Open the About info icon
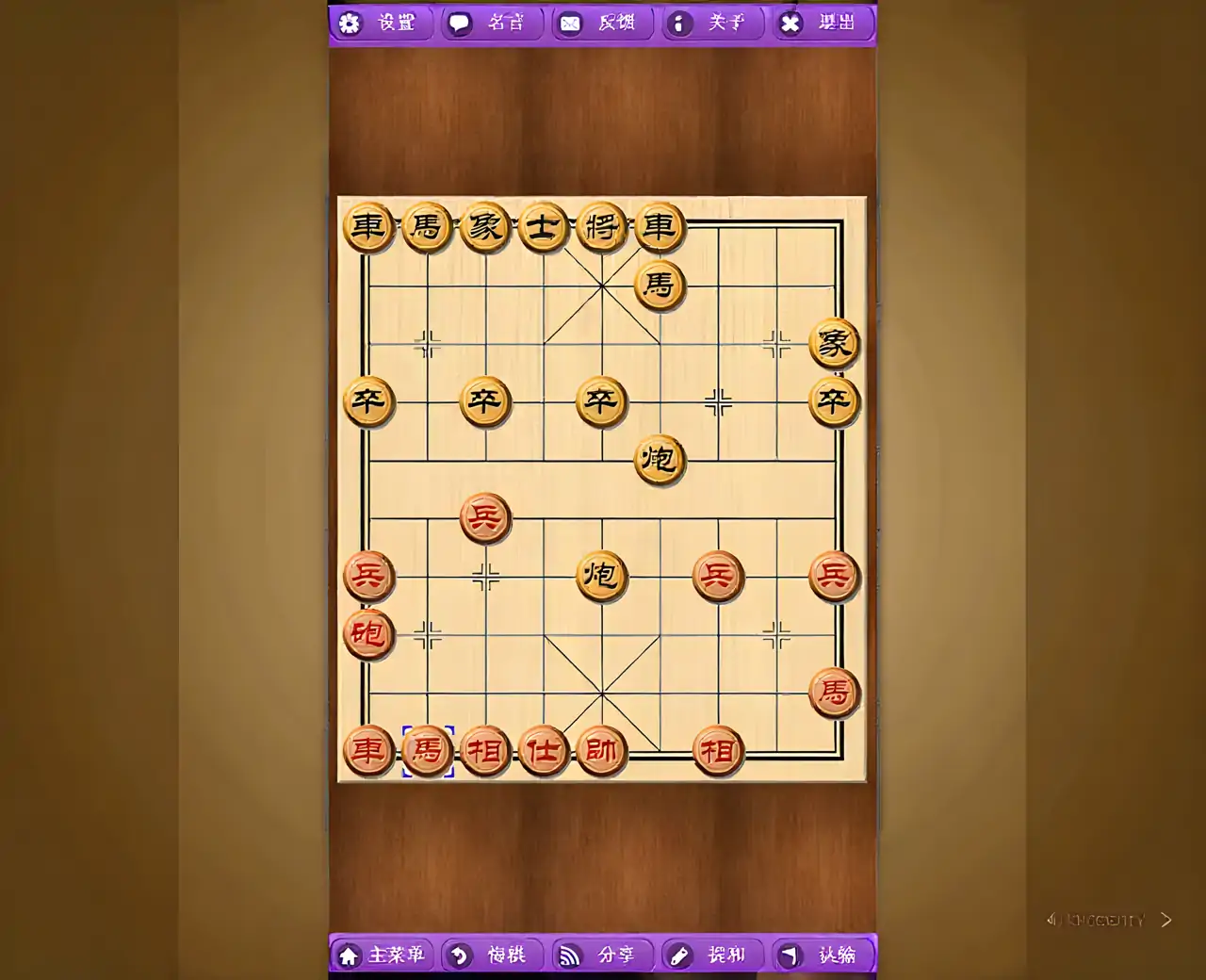 [x=680, y=24]
